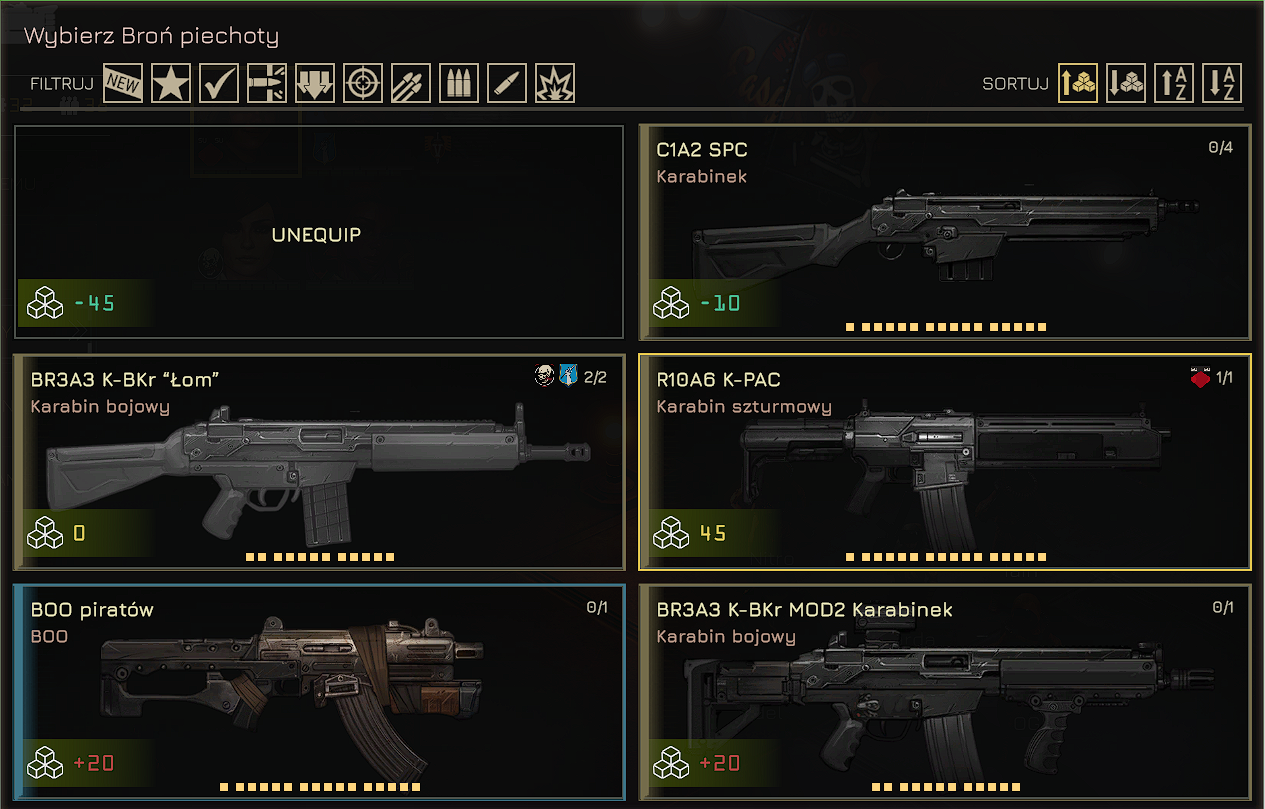Enable the explosion filter

point(555,84)
